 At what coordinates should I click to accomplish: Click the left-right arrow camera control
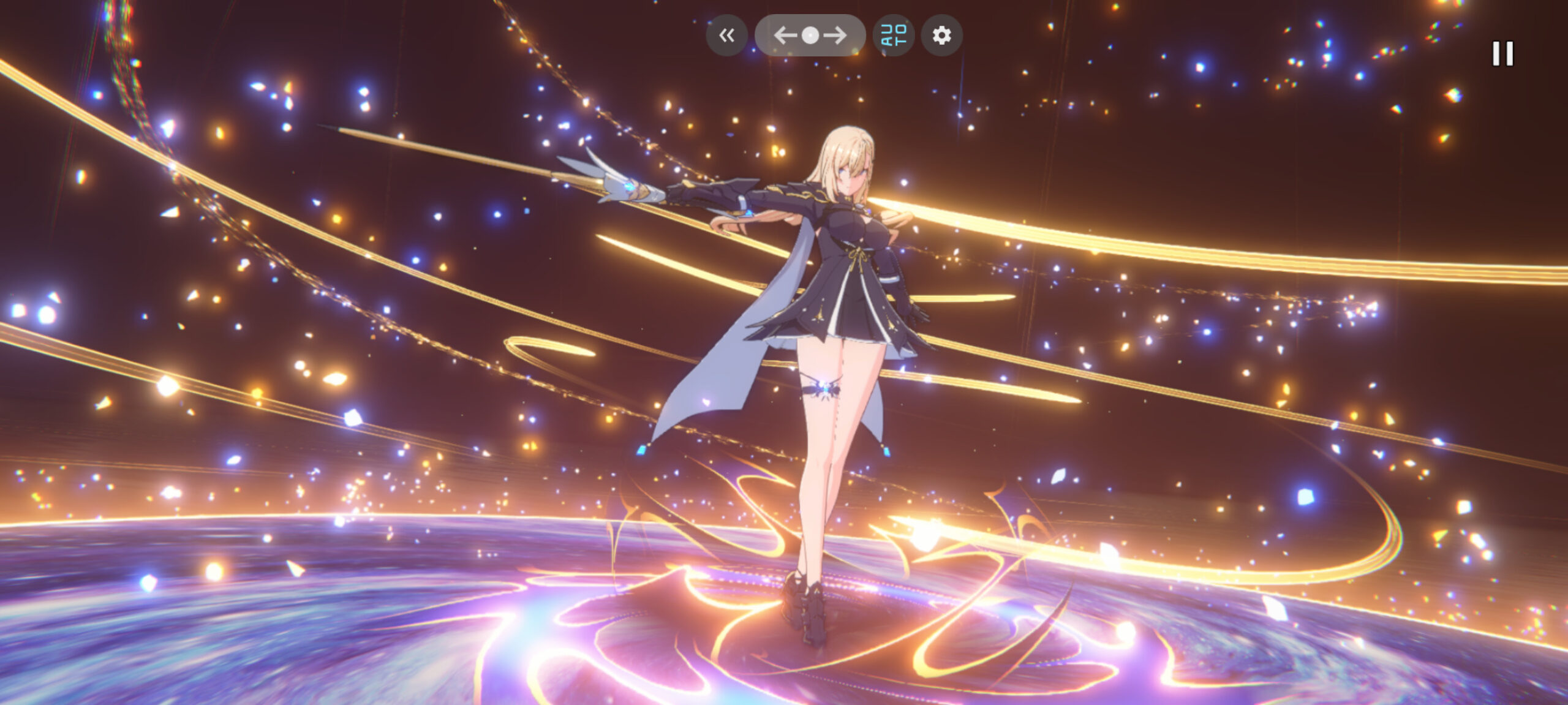coord(810,36)
